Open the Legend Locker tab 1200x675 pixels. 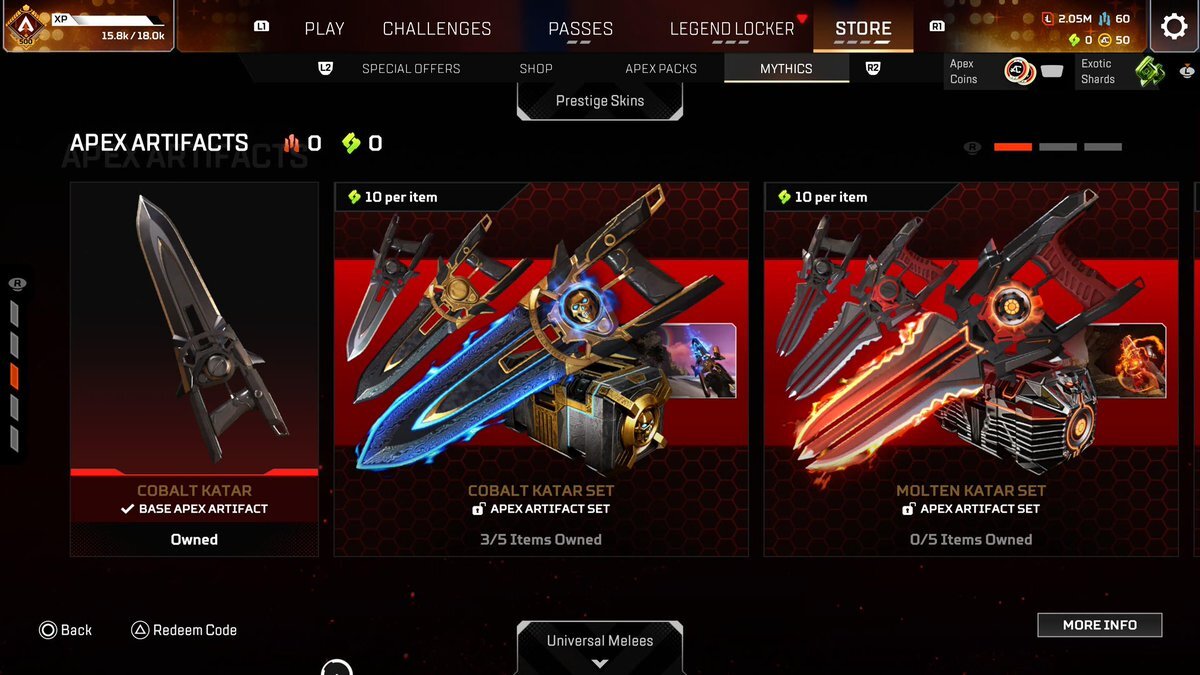coord(732,29)
